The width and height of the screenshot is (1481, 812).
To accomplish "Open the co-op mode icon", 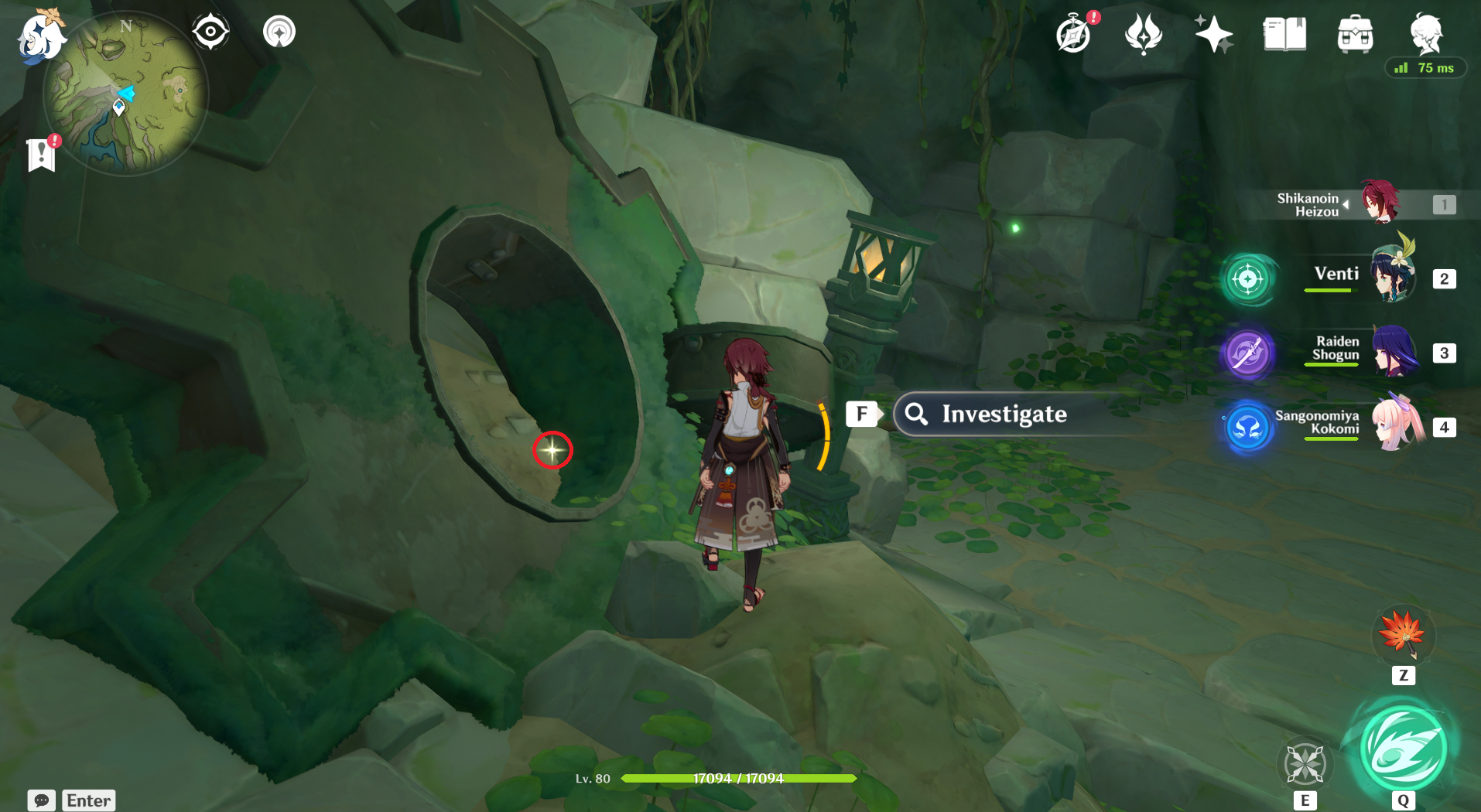I will [279, 32].
